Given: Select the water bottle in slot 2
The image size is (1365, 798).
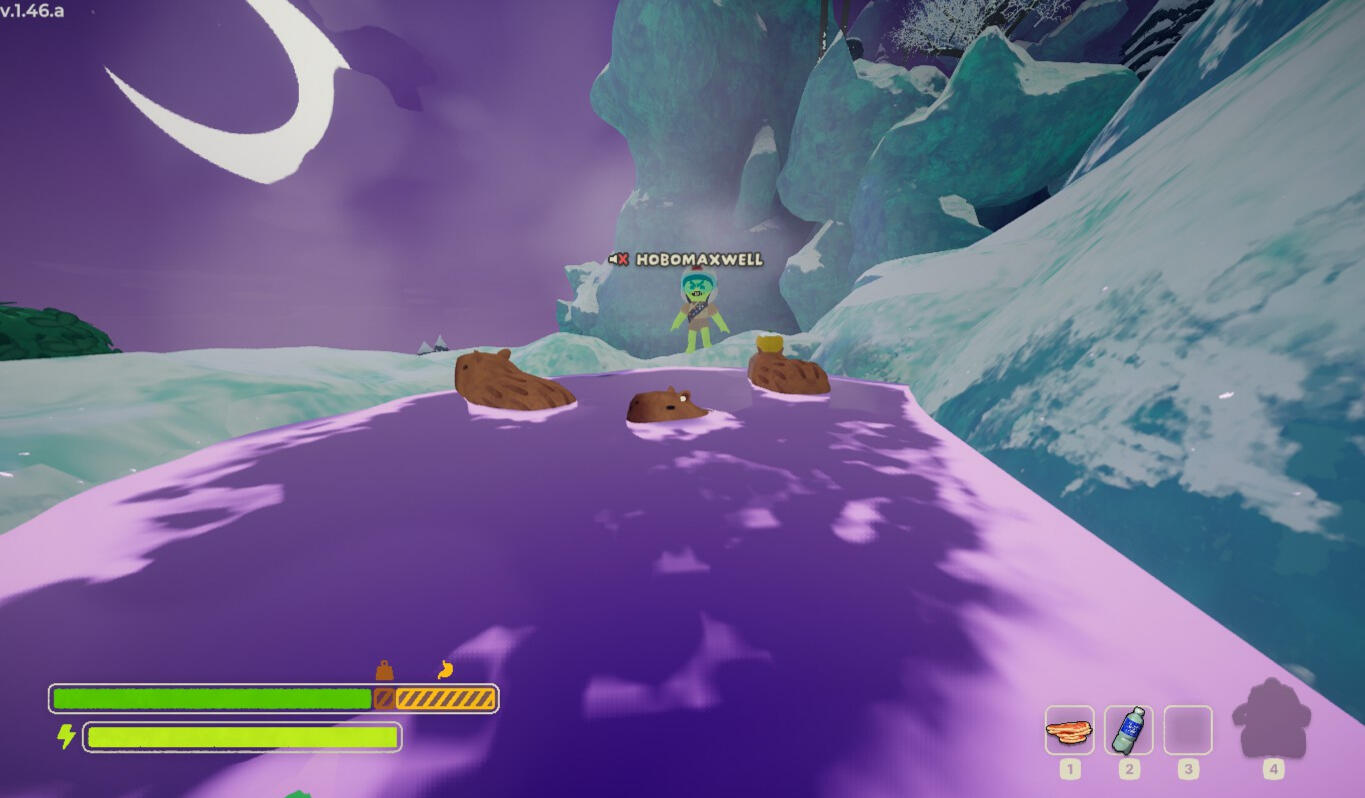Looking at the screenshot, I should pyautogui.click(x=1129, y=731).
